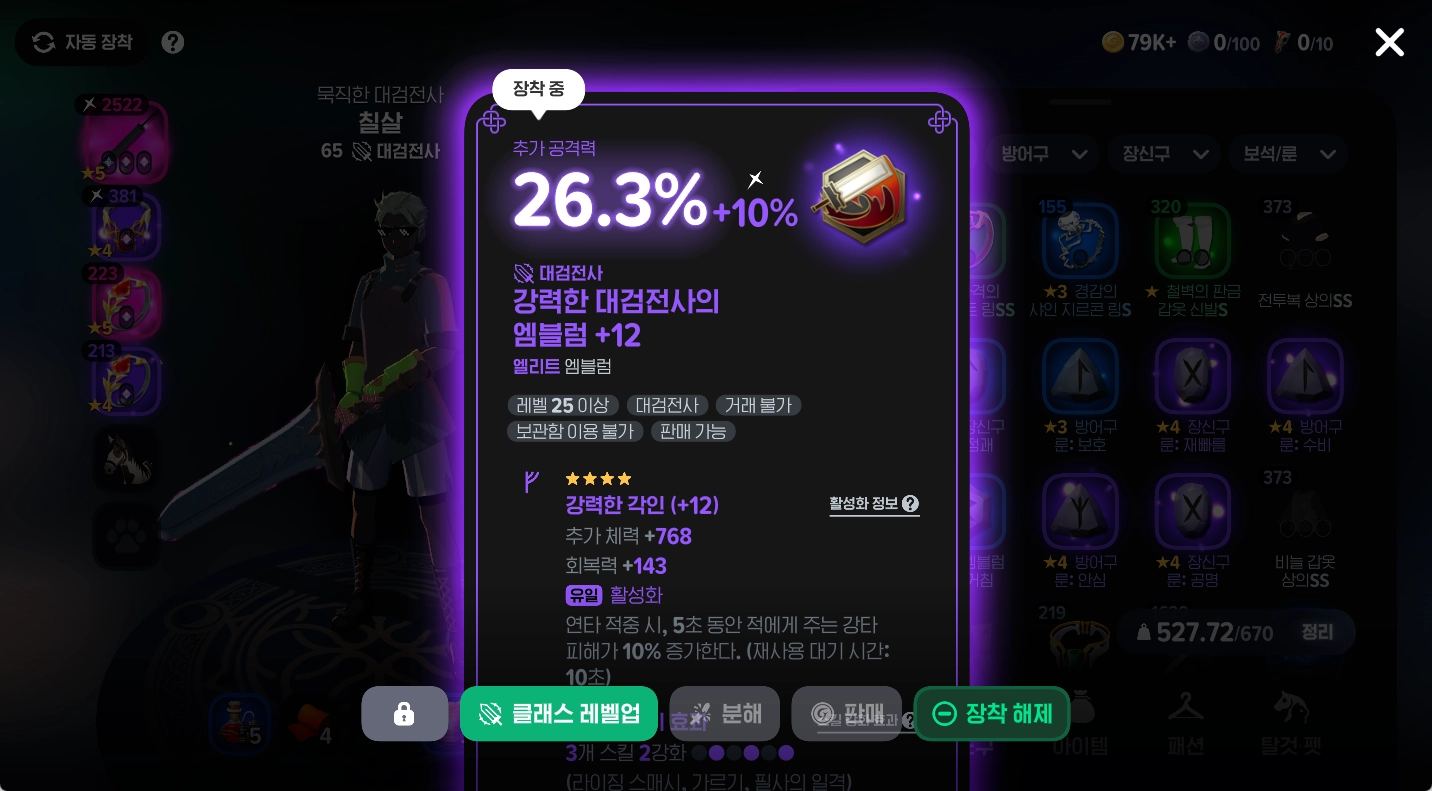1432x791 pixels.
Task: Click the gold coin currency icon showing 79K+
Action: 1113,42
